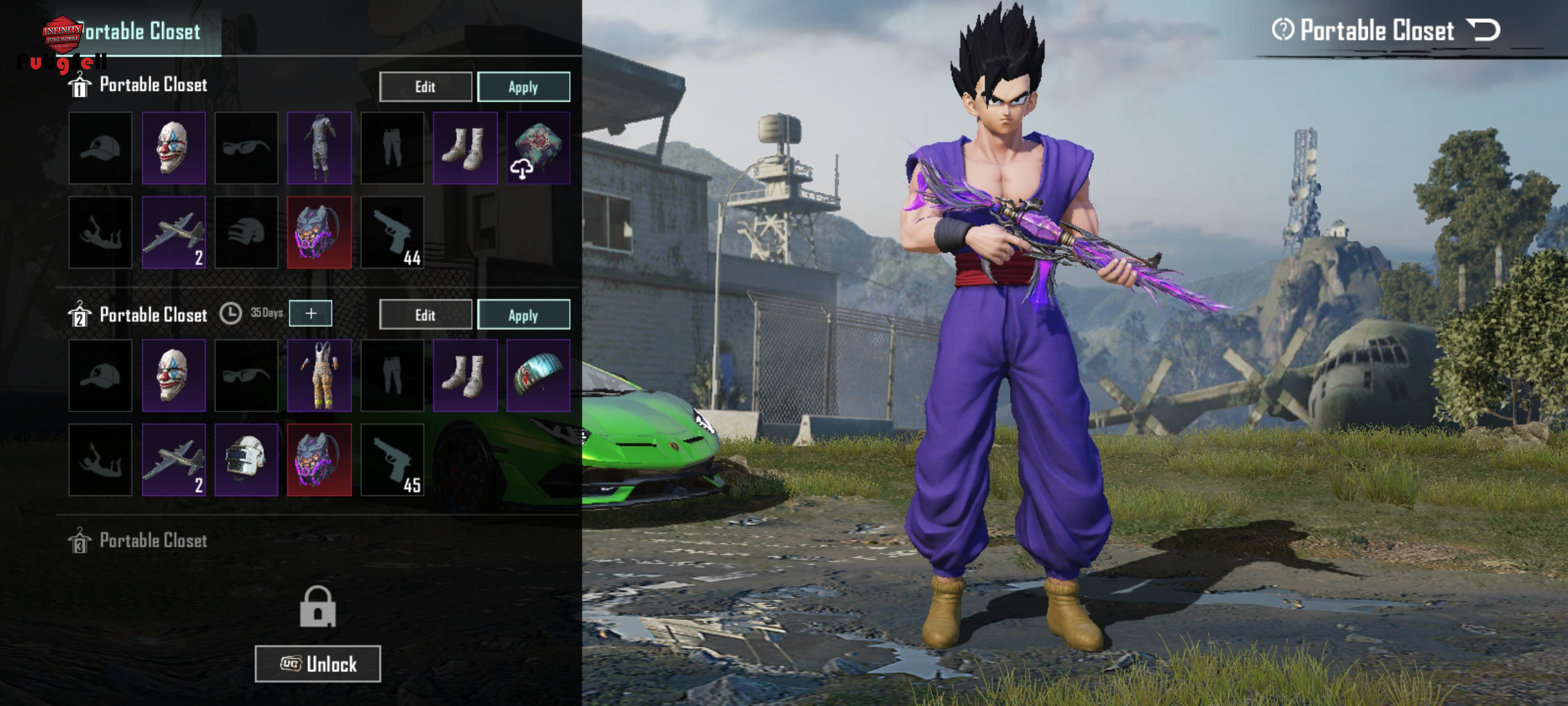This screenshot has height=706, width=1568.
Task: Select the jumpsuit outfit in closet one
Action: coord(319,148)
